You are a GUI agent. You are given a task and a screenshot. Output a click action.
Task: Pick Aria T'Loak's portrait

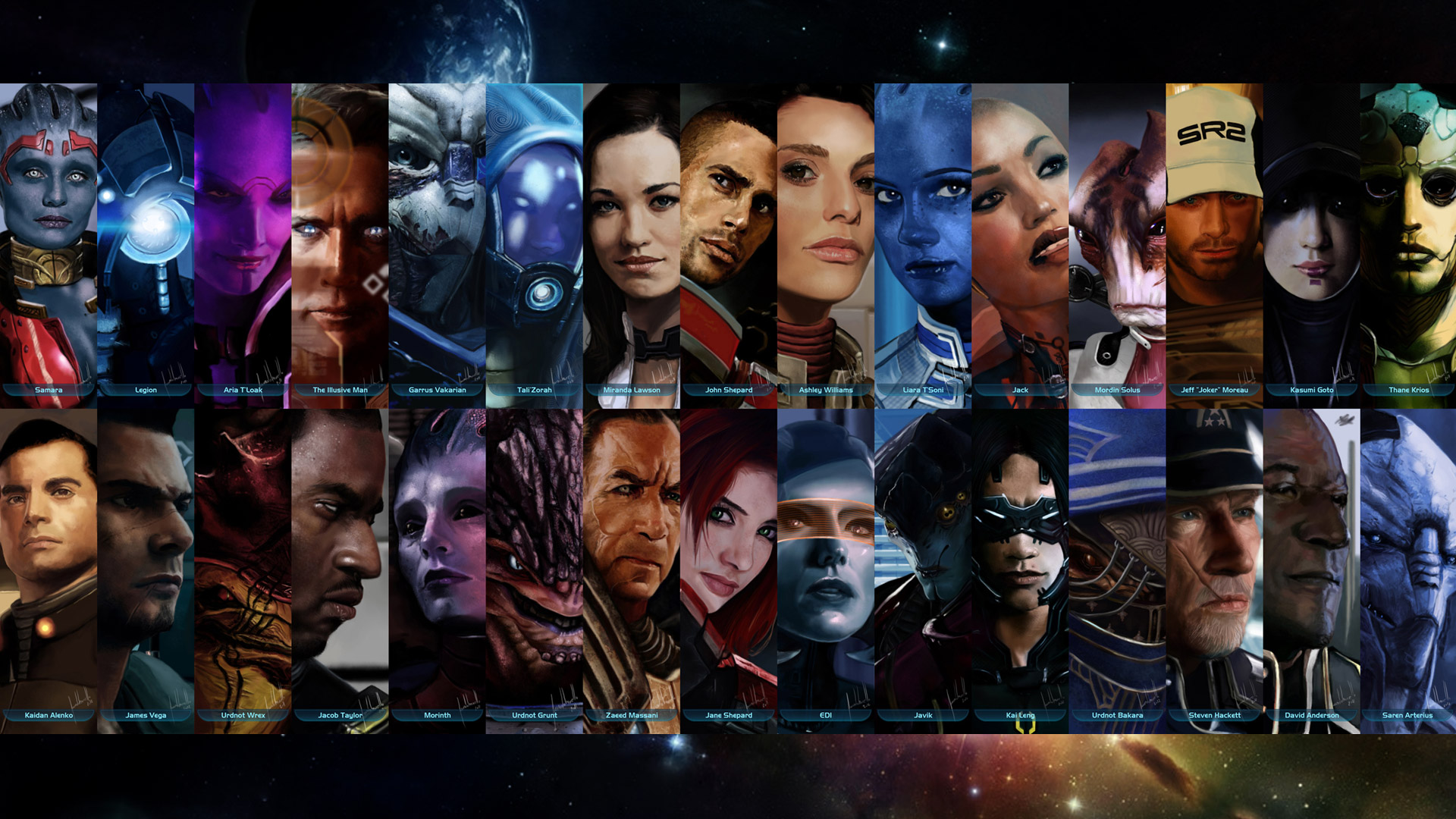pyautogui.click(x=243, y=243)
